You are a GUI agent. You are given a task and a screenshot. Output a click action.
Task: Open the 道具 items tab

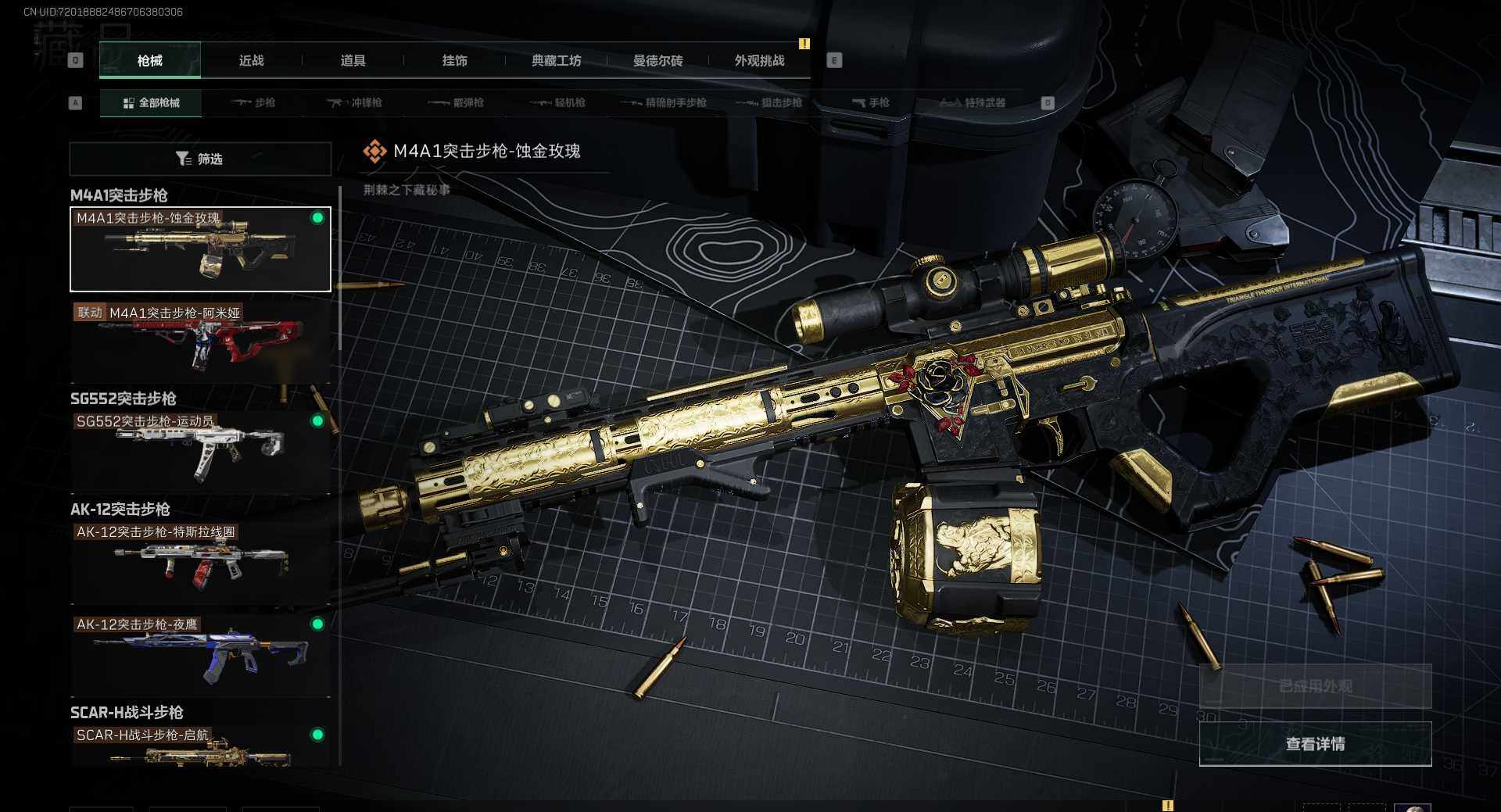click(x=353, y=61)
